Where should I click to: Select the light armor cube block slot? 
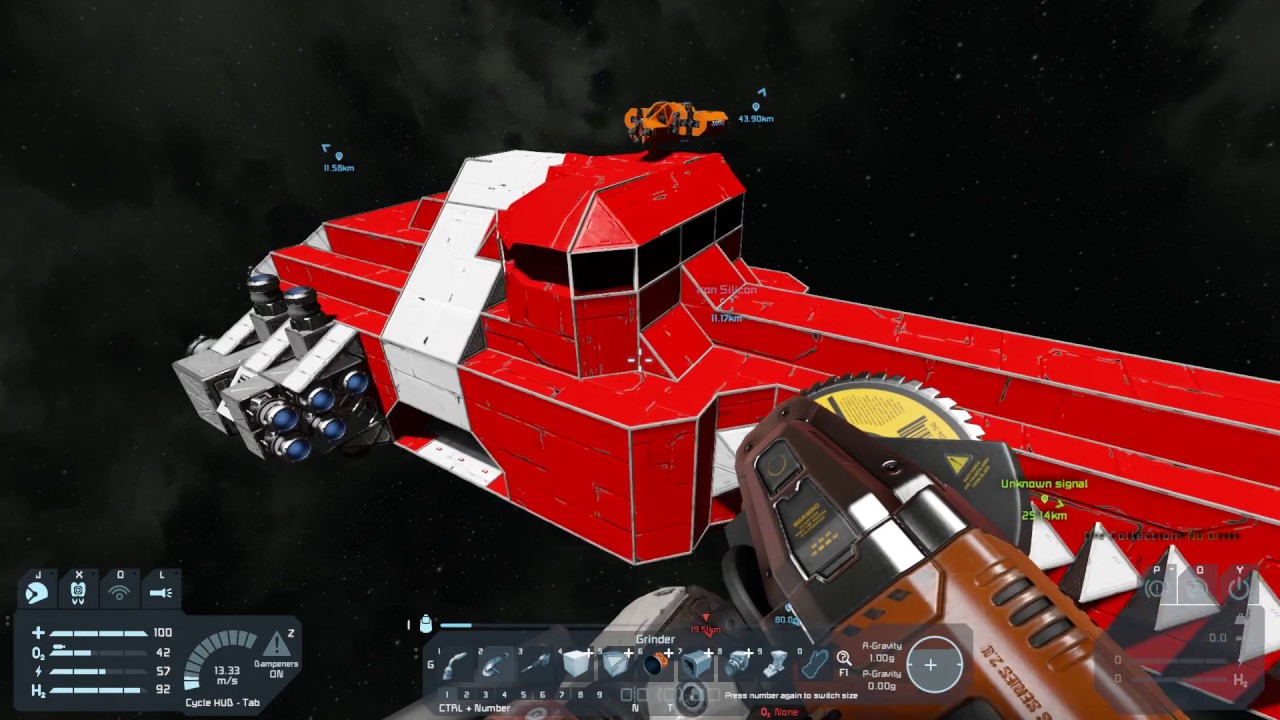point(577,663)
